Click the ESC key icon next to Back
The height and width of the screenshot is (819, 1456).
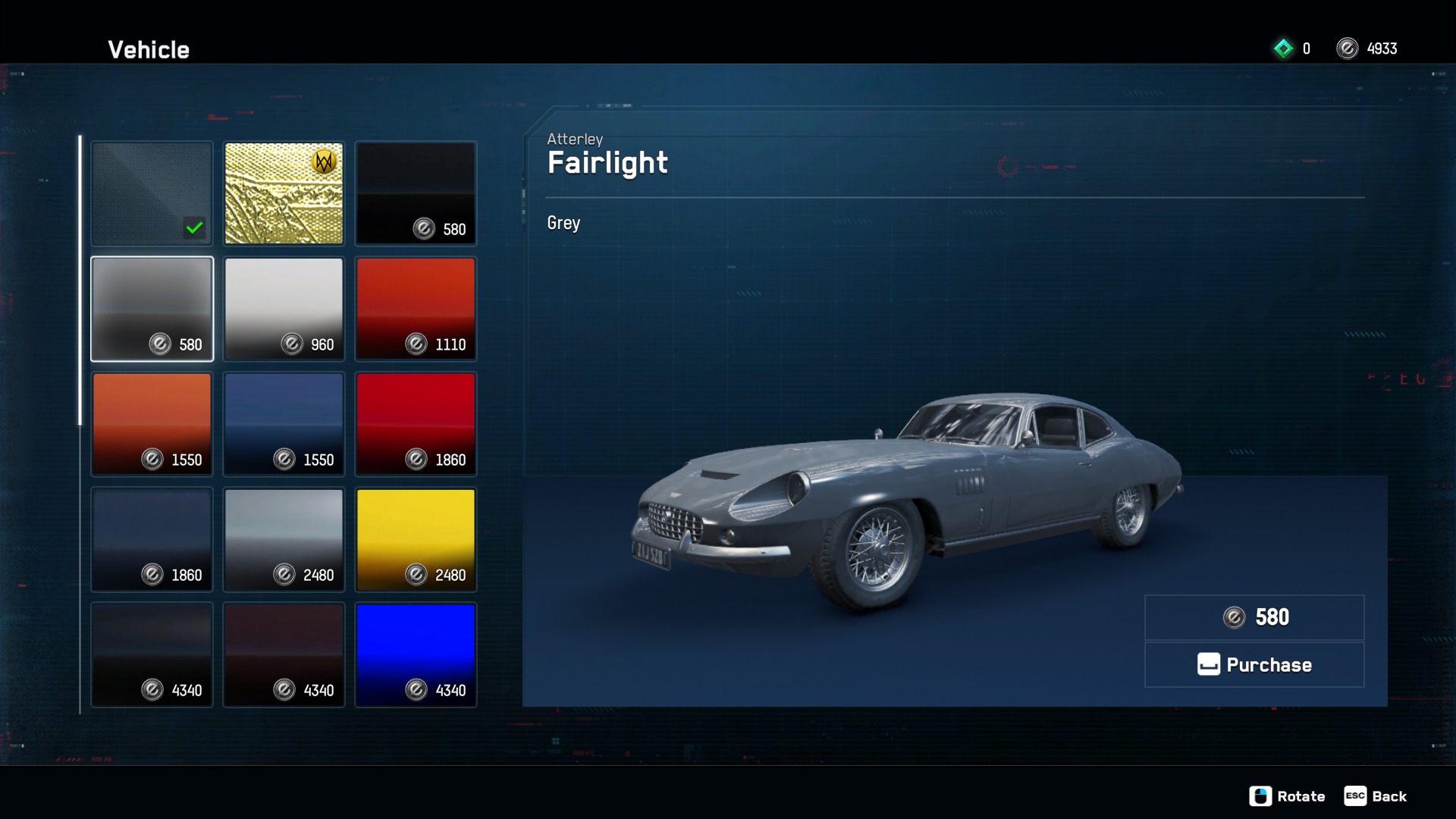(1355, 796)
